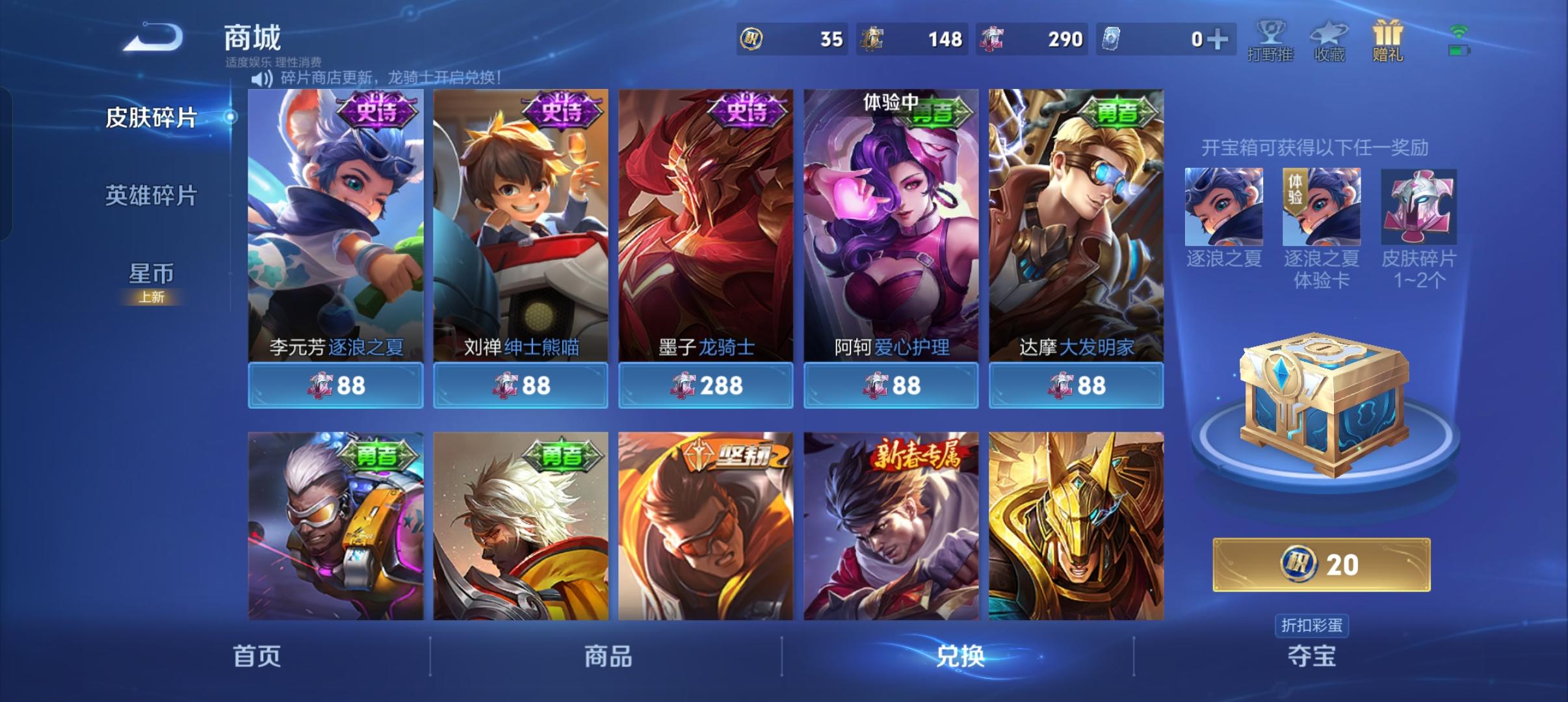Open the 商品 tab
The width and height of the screenshot is (1568, 702).
tap(606, 656)
